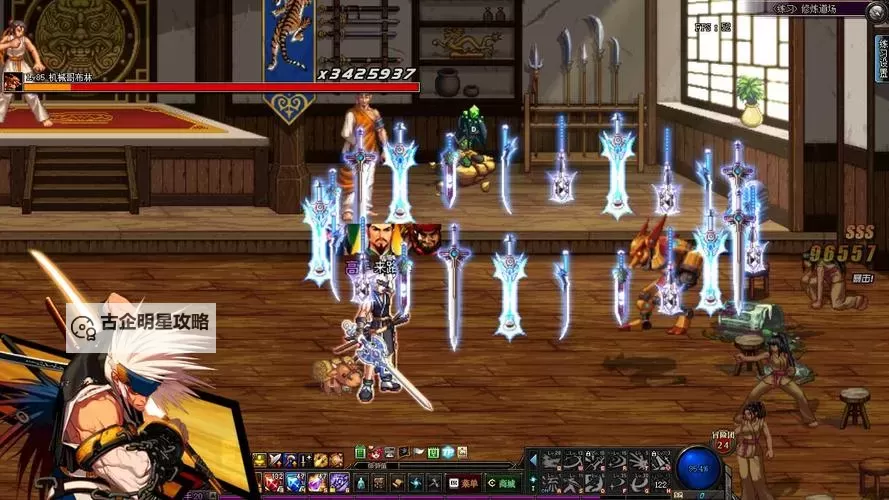This screenshot has height=500, width=889.
Task: Click the blue TP icon
Action: pyautogui.click(x=449, y=452)
